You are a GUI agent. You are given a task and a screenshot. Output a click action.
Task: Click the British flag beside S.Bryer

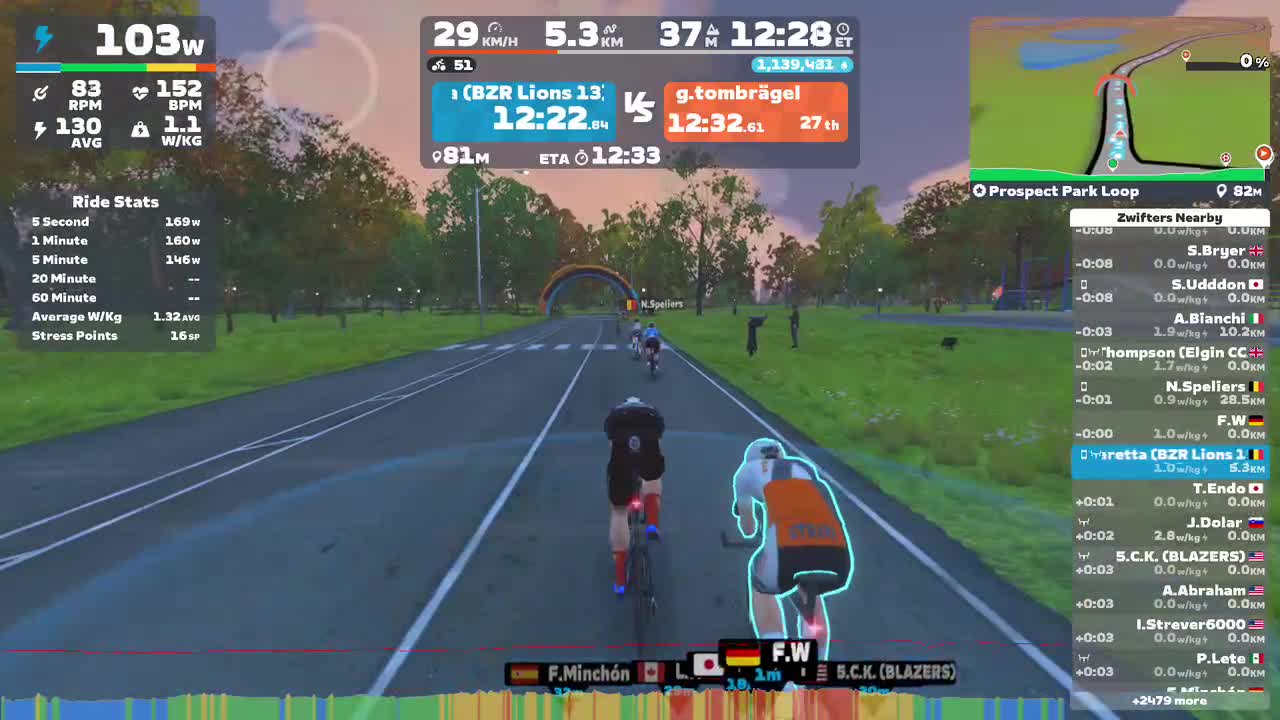(x=1256, y=250)
